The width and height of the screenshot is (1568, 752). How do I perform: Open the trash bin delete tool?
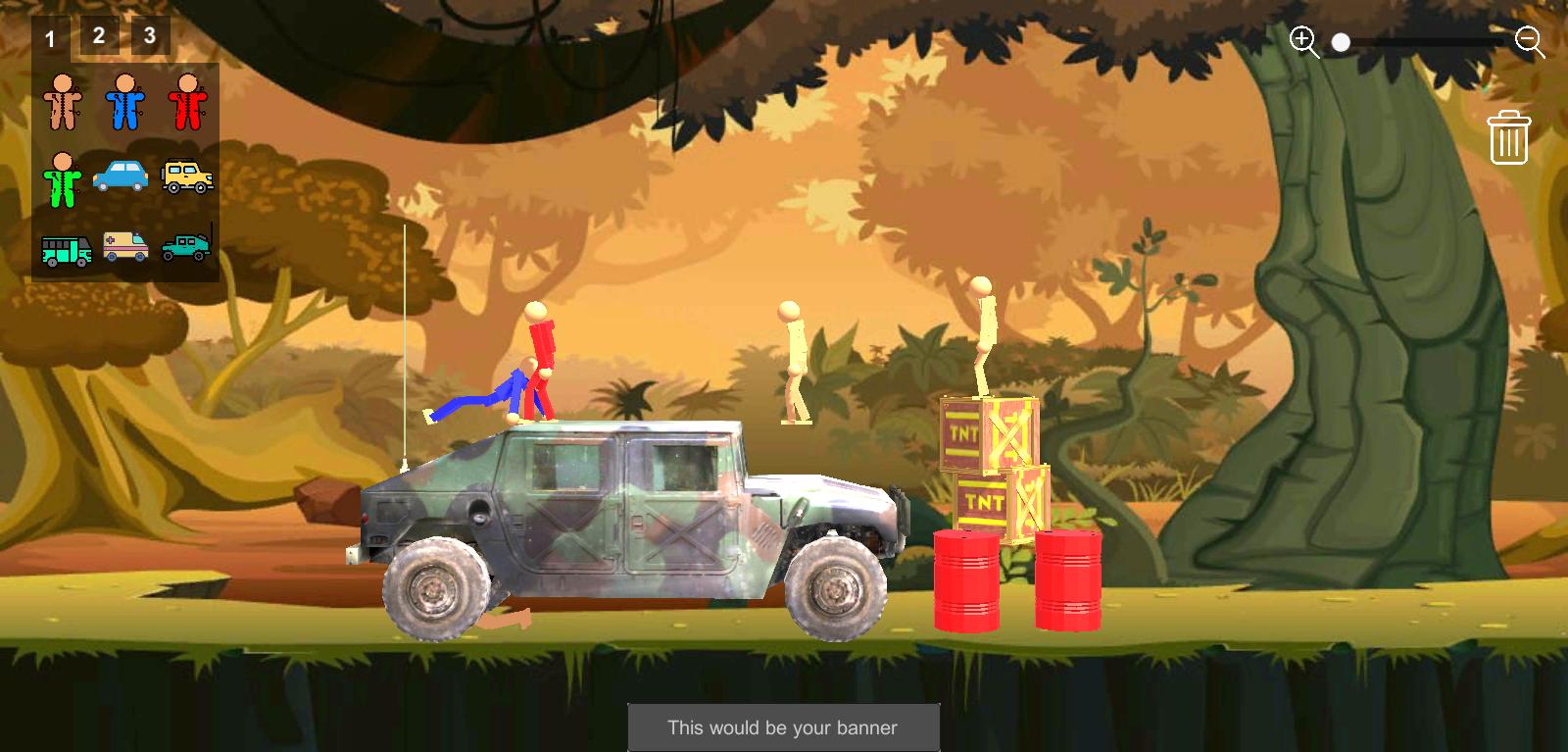[1509, 137]
